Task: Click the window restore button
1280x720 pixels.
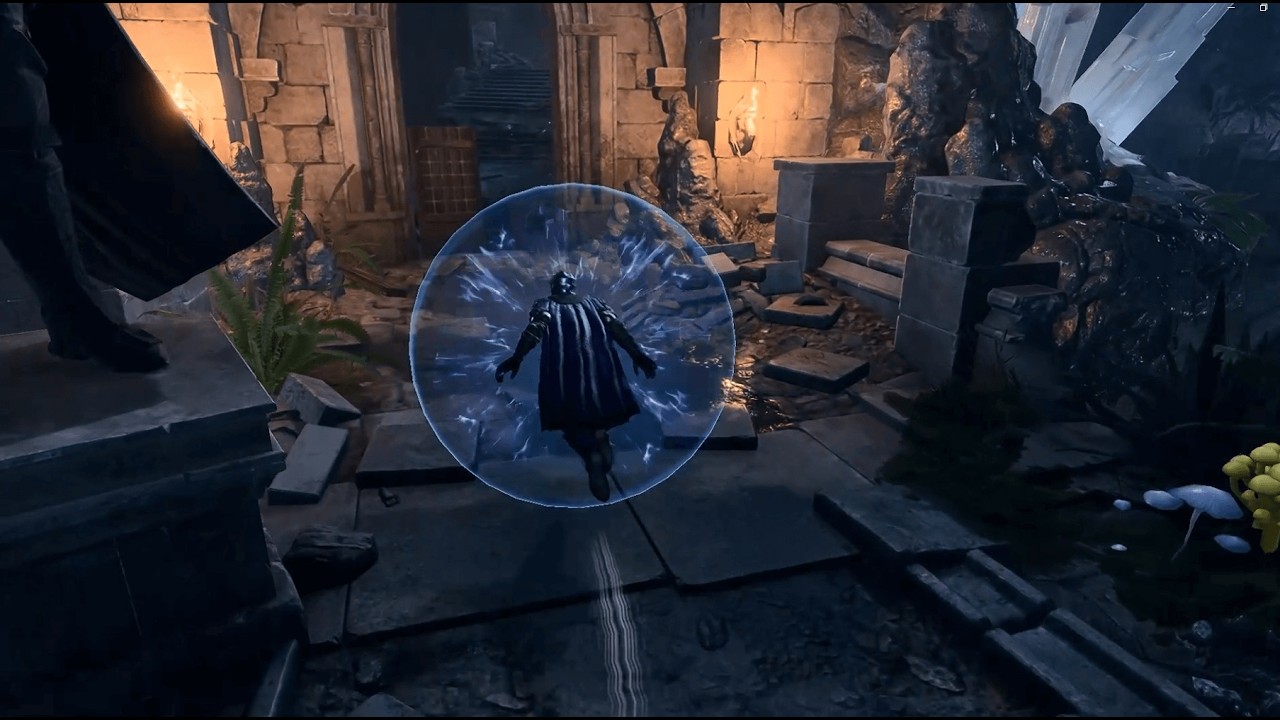Action: [1263, 8]
